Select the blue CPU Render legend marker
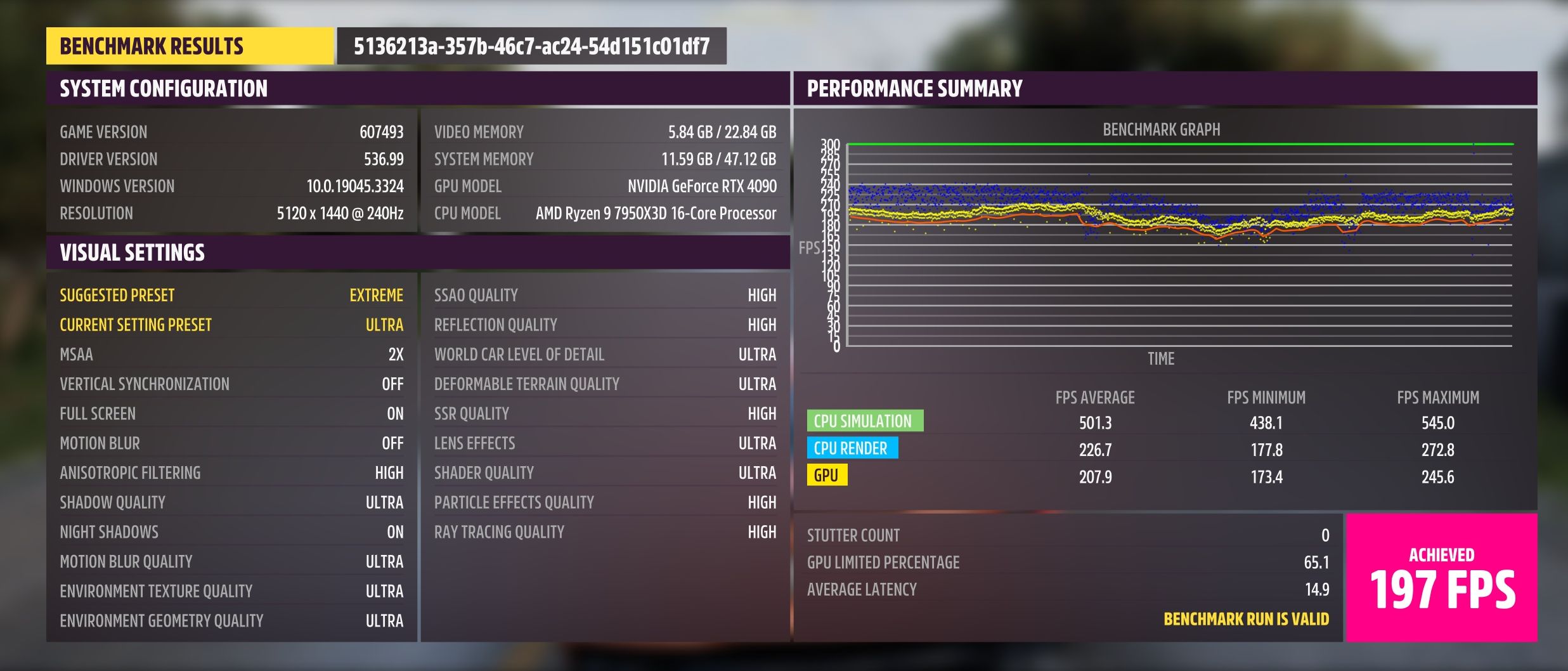This screenshot has height=671, width=1568. [x=853, y=448]
